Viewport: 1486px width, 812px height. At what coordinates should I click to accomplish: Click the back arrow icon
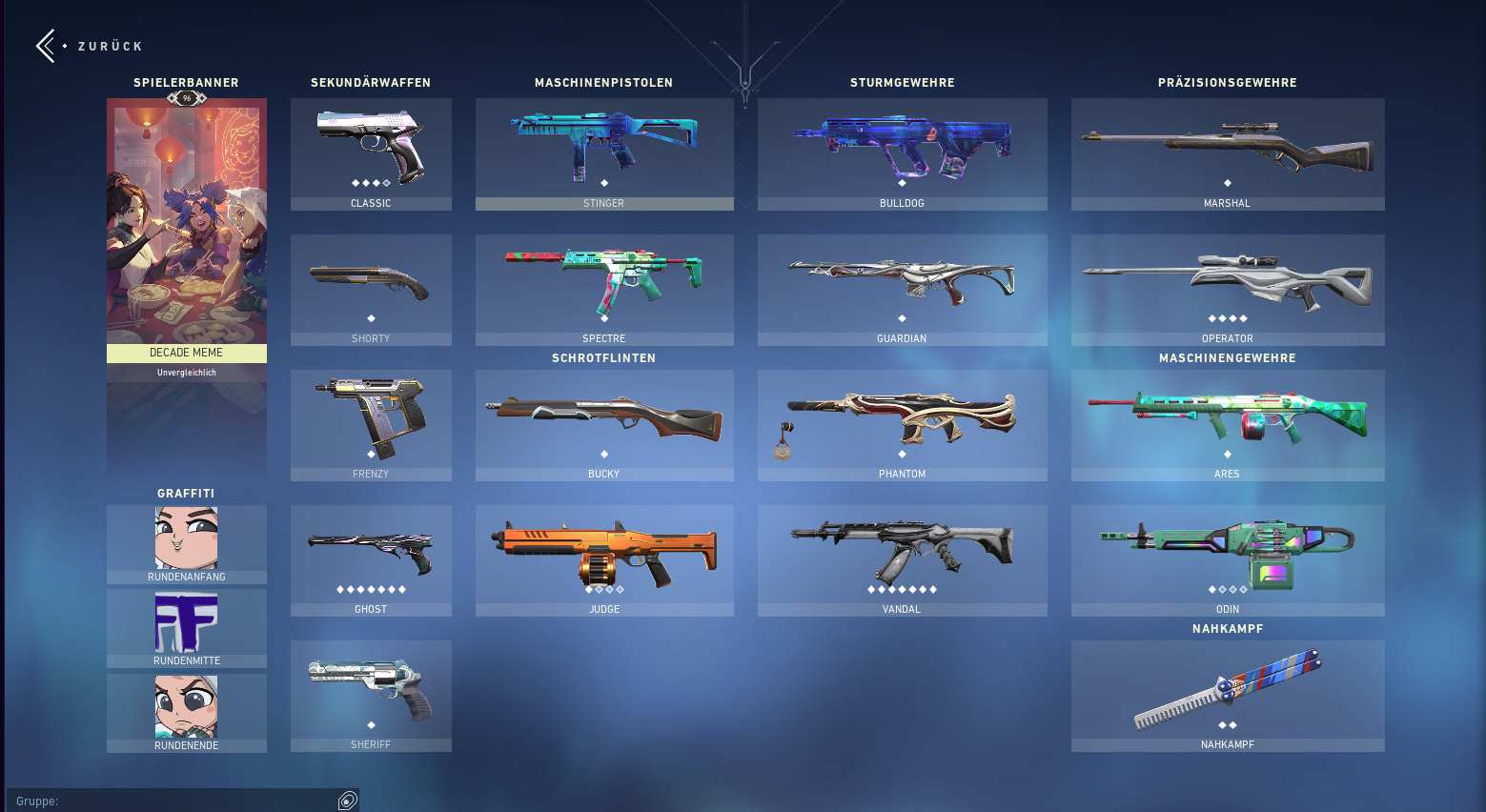pos(44,45)
